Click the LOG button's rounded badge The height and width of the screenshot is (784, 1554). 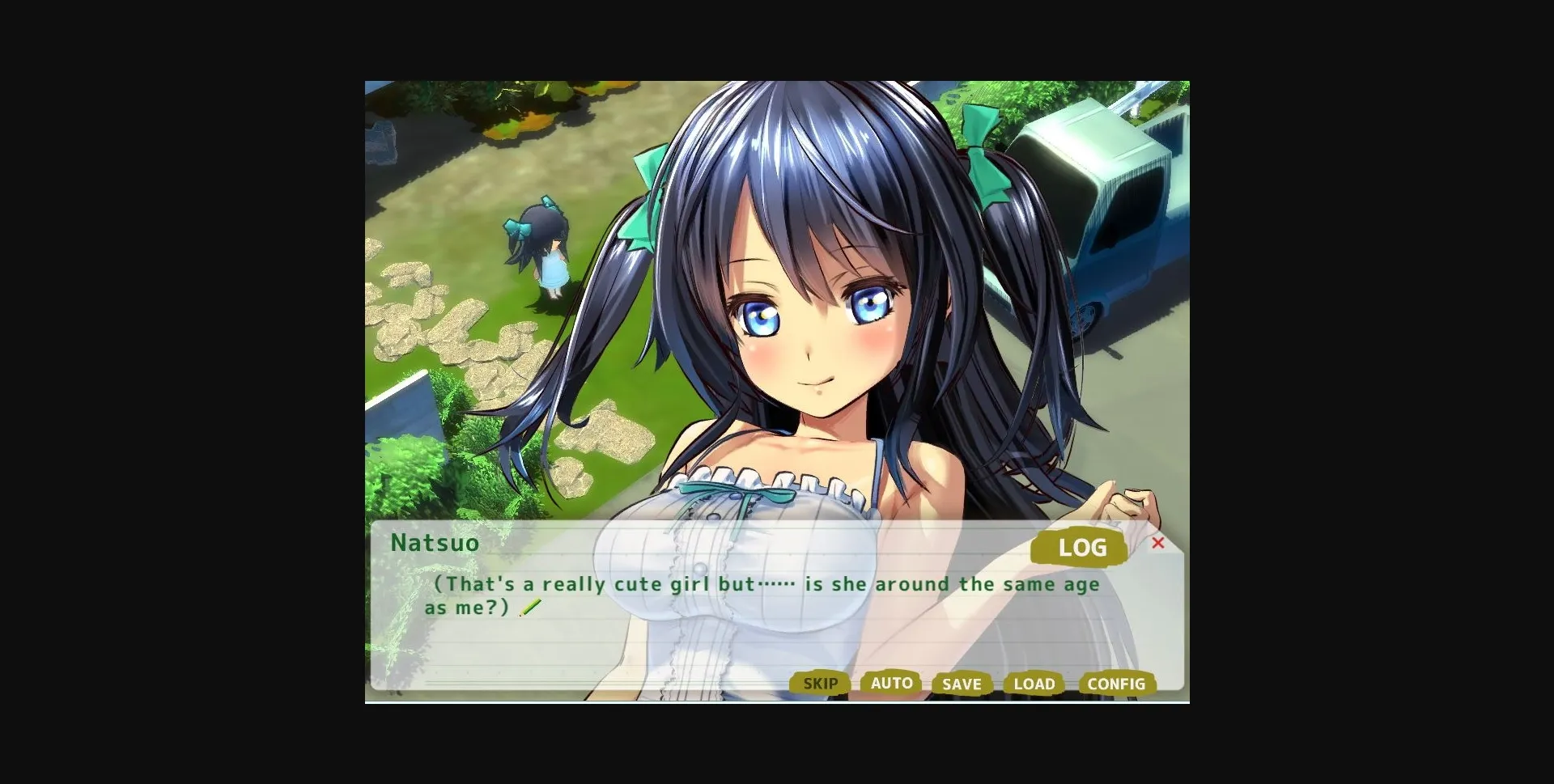[x=1080, y=548]
